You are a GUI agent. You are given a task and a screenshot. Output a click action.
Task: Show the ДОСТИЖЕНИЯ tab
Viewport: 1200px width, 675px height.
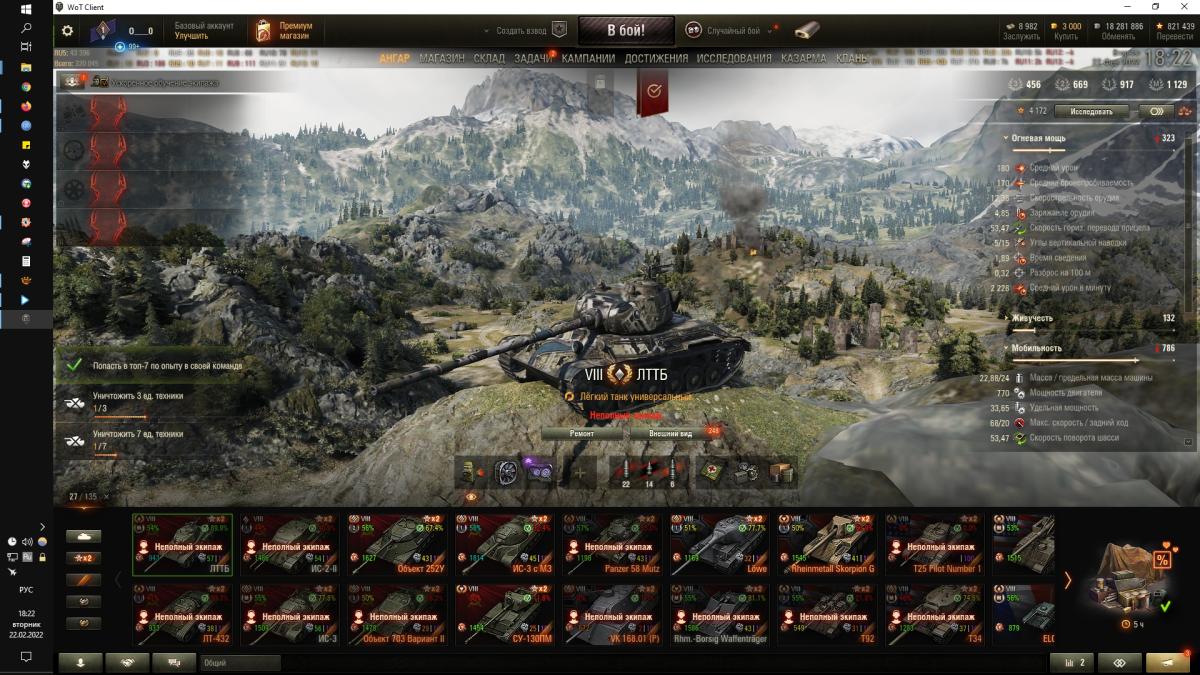(x=656, y=58)
